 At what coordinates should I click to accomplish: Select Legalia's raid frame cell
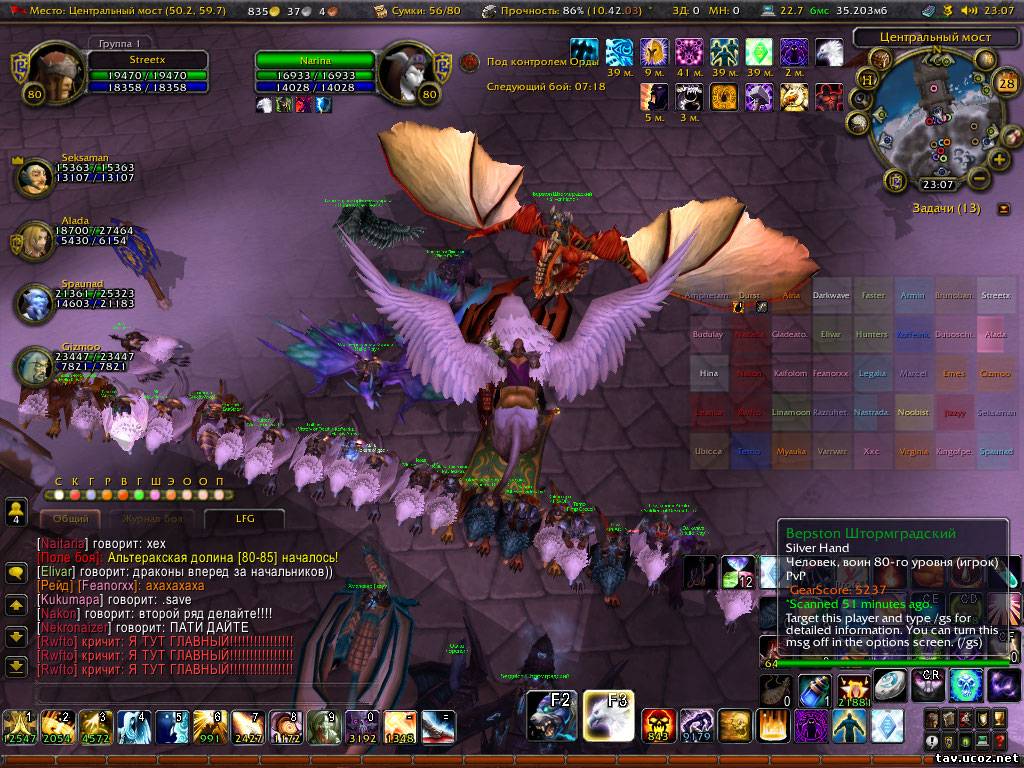tap(872, 373)
